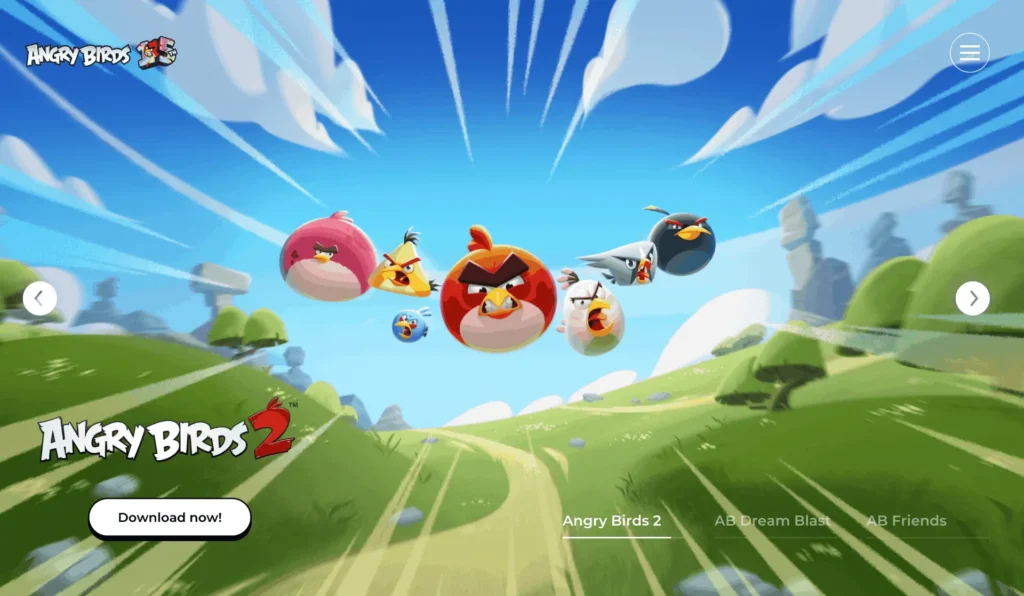Viewport: 1024px width, 596px height.
Task: Show the previous slide with left arrow
Action: tap(40, 298)
